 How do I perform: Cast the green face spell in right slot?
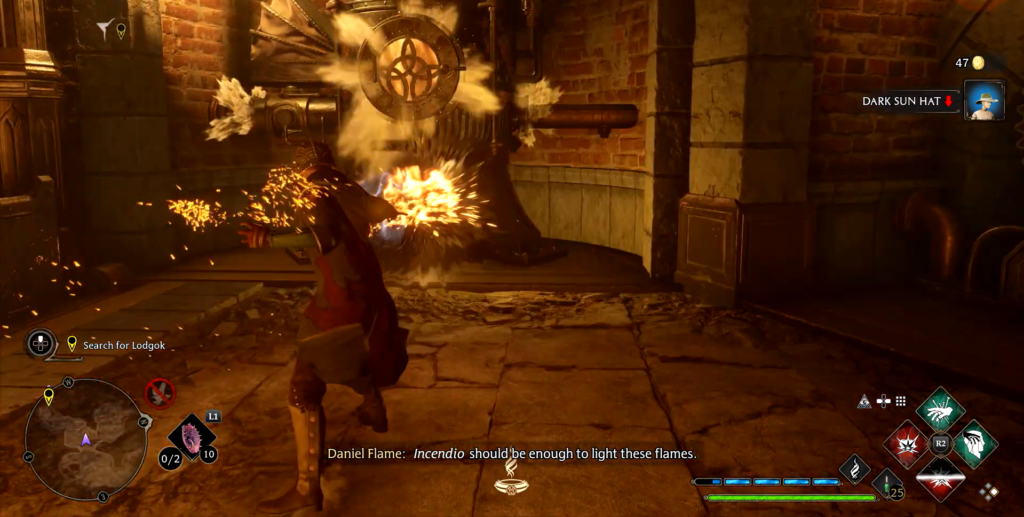click(x=973, y=443)
